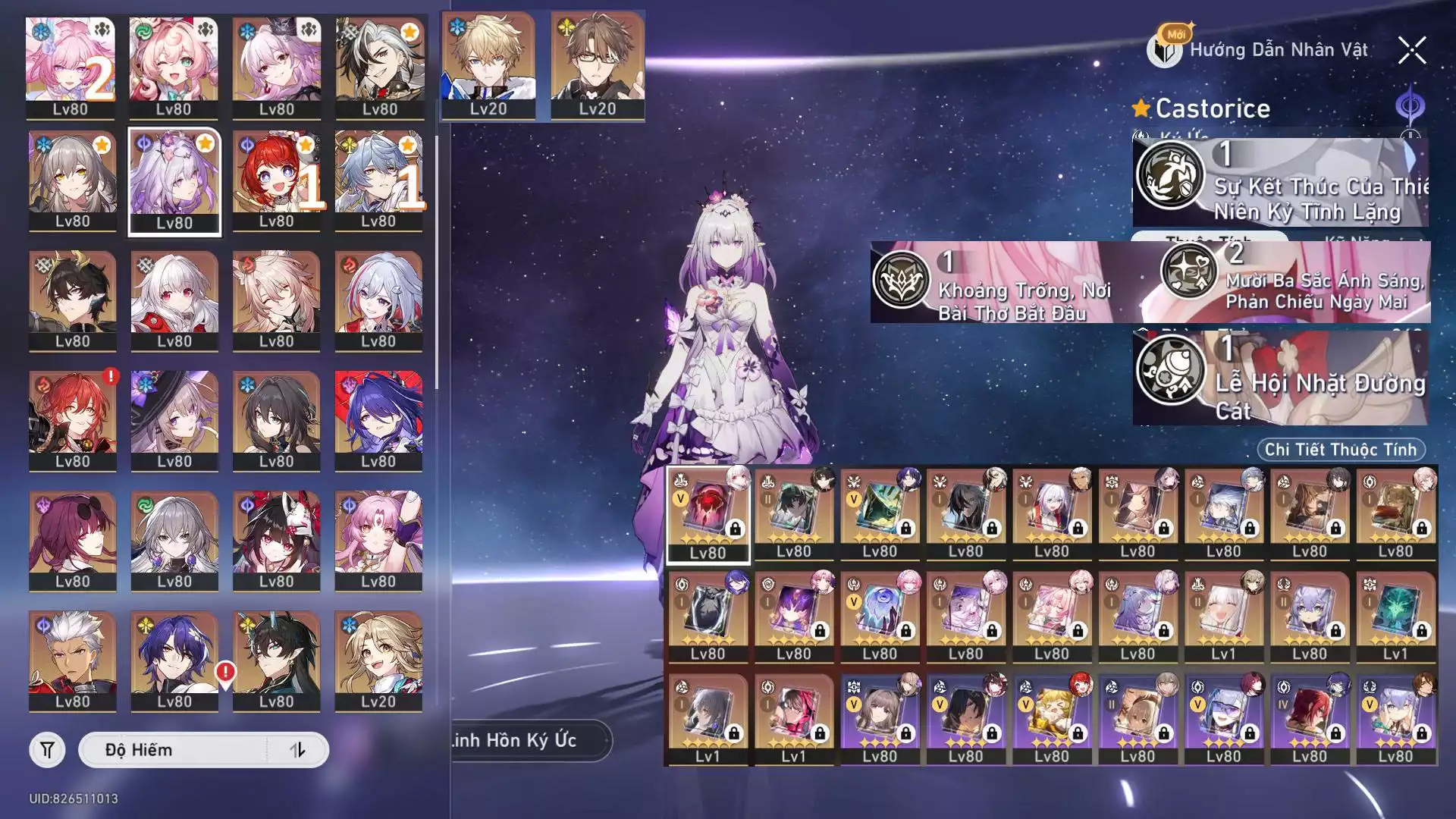Open the Độ Hiếm sort dropdown
The height and width of the screenshot is (819, 1456).
coord(173,750)
